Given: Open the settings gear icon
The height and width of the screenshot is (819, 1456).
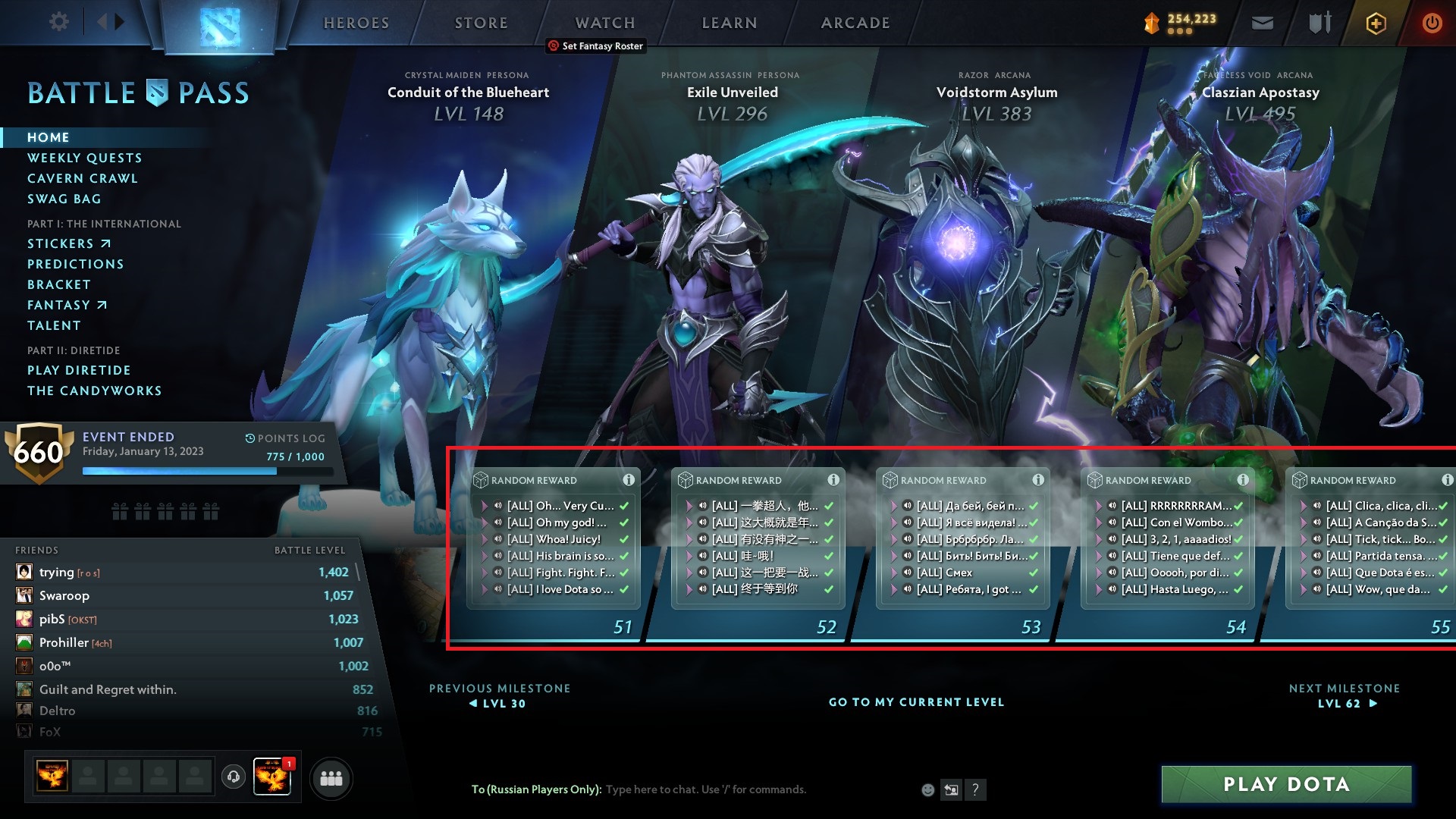Looking at the screenshot, I should pyautogui.click(x=58, y=22).
